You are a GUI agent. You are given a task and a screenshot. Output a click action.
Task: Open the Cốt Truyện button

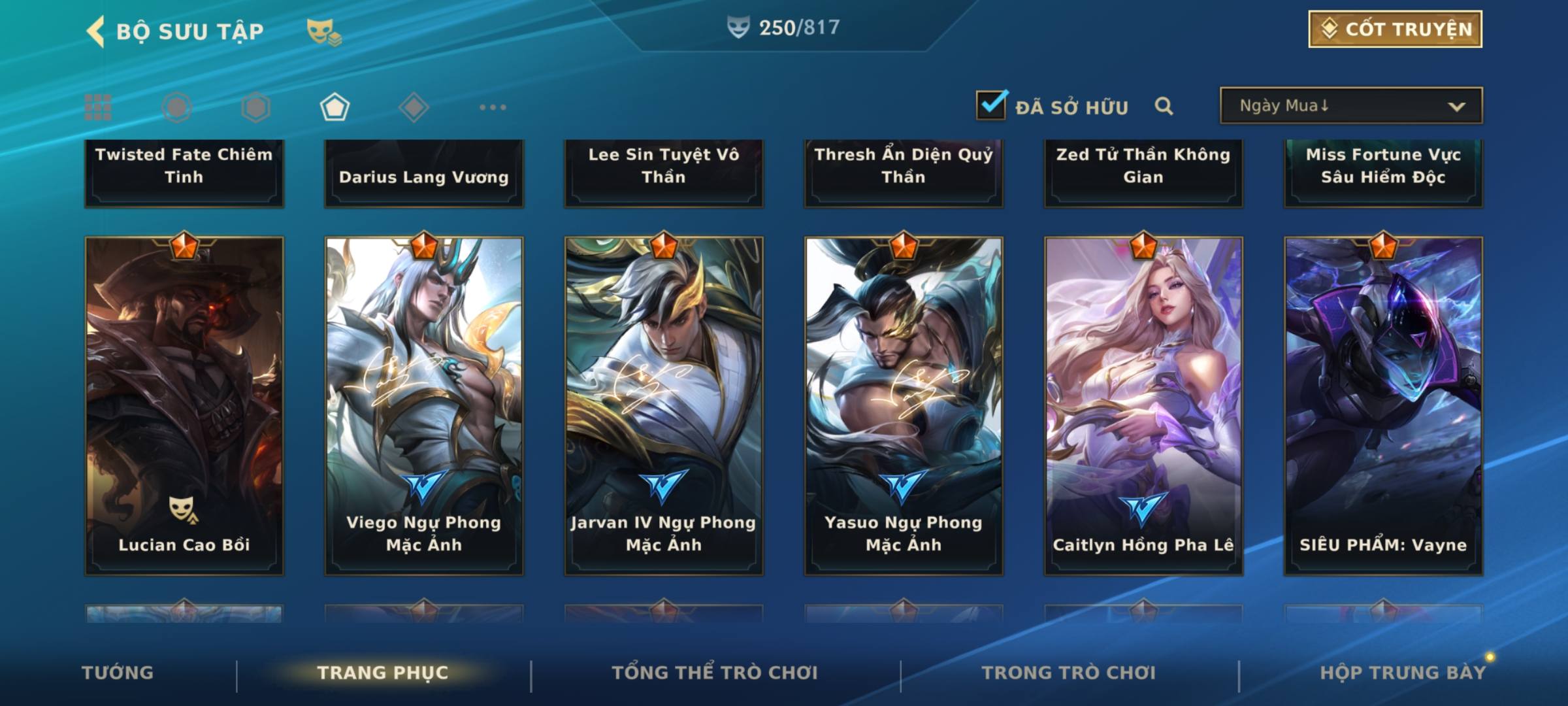(x=1395, y=29)
